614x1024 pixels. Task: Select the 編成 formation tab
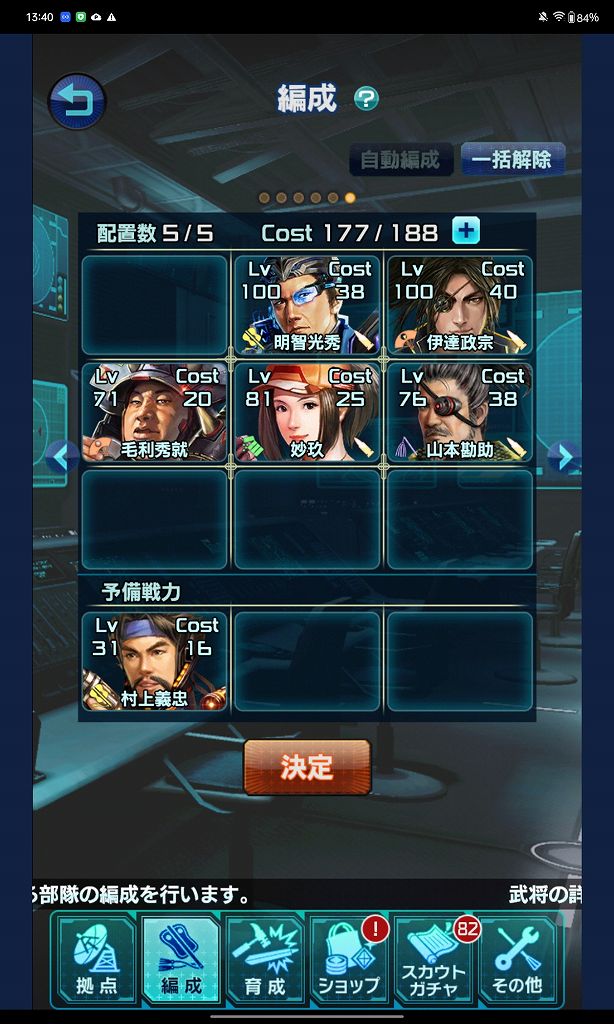(x=180, y=962)
